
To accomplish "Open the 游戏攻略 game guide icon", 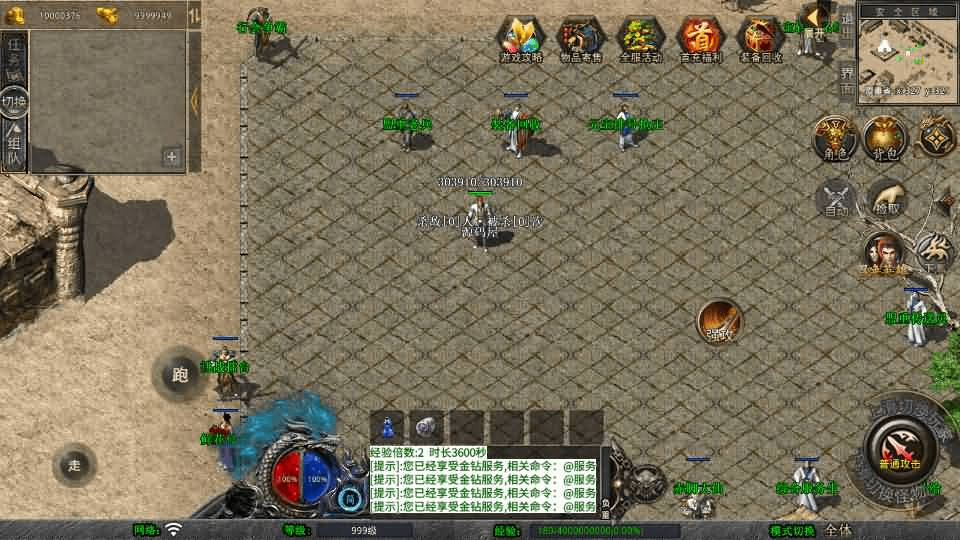I will [x=521, y=38].
